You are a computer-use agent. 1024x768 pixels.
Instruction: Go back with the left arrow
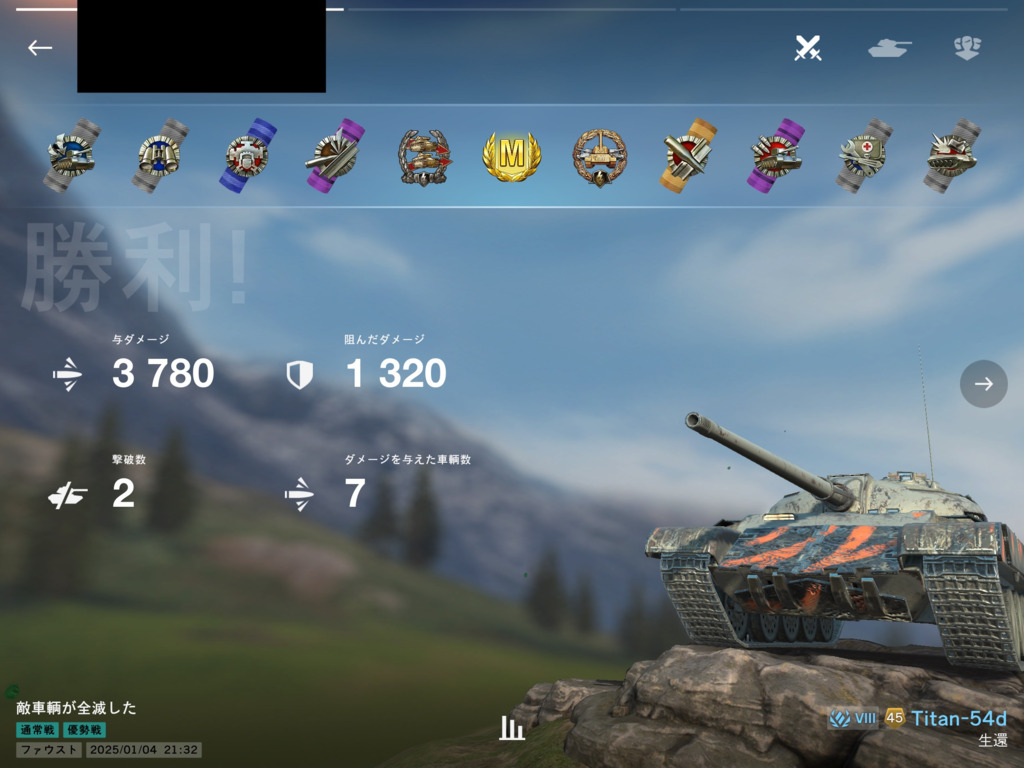pyautogui.click(x=40, y=48)
